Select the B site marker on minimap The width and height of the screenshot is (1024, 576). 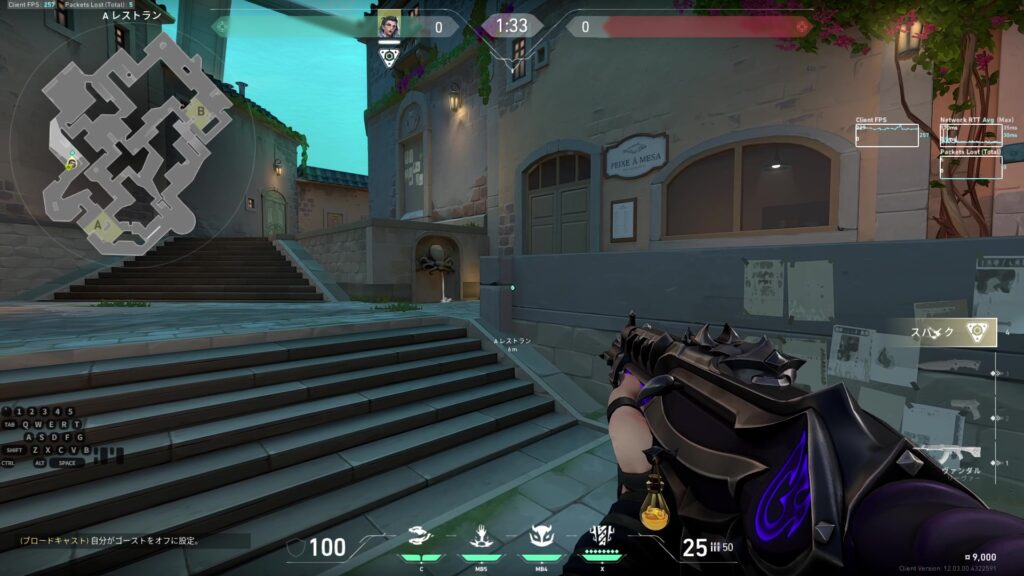pos(200,111)
